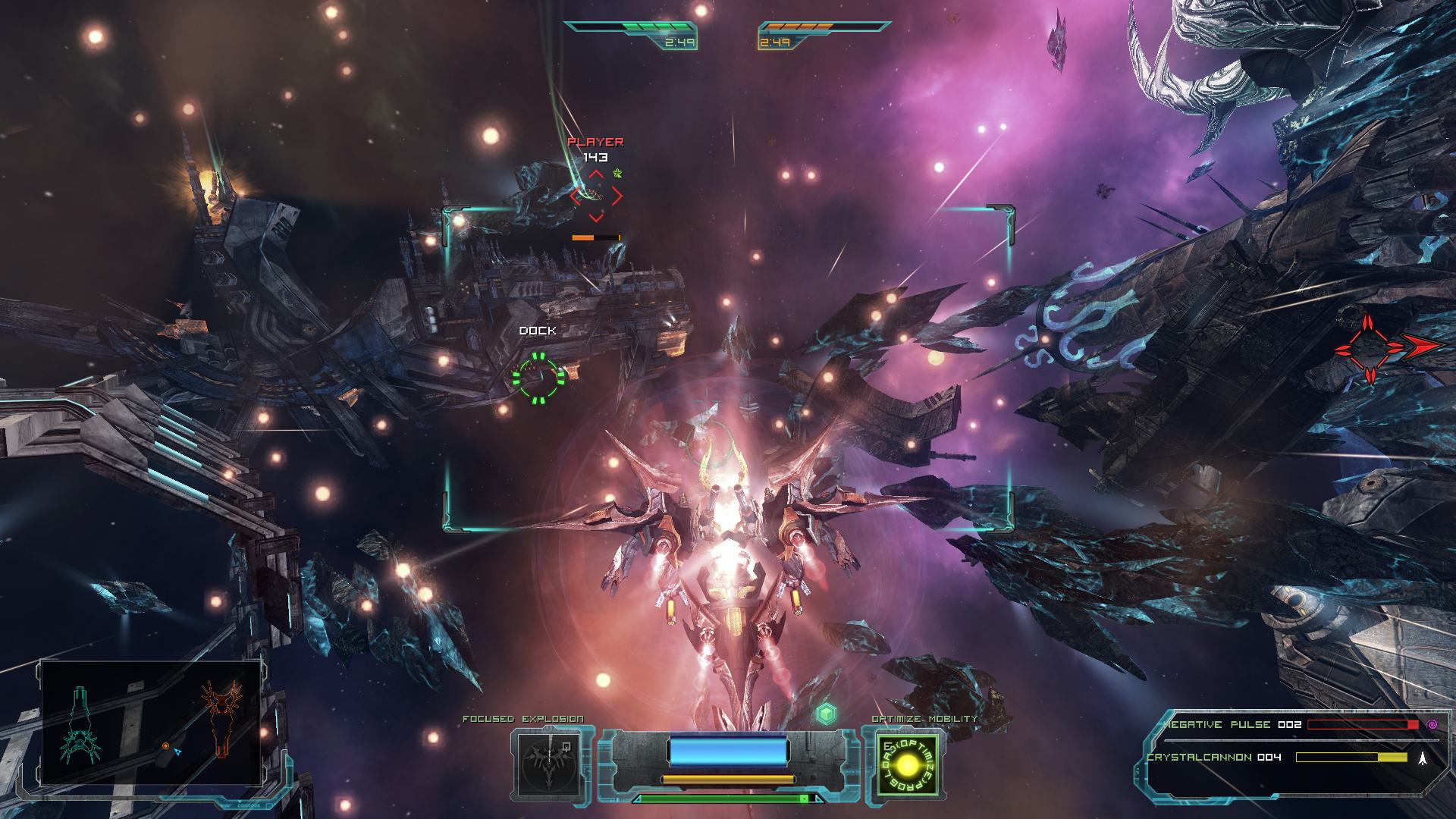Click the green cube pickup indicator
Screen dimensions: 1456x819
(826, 713)
